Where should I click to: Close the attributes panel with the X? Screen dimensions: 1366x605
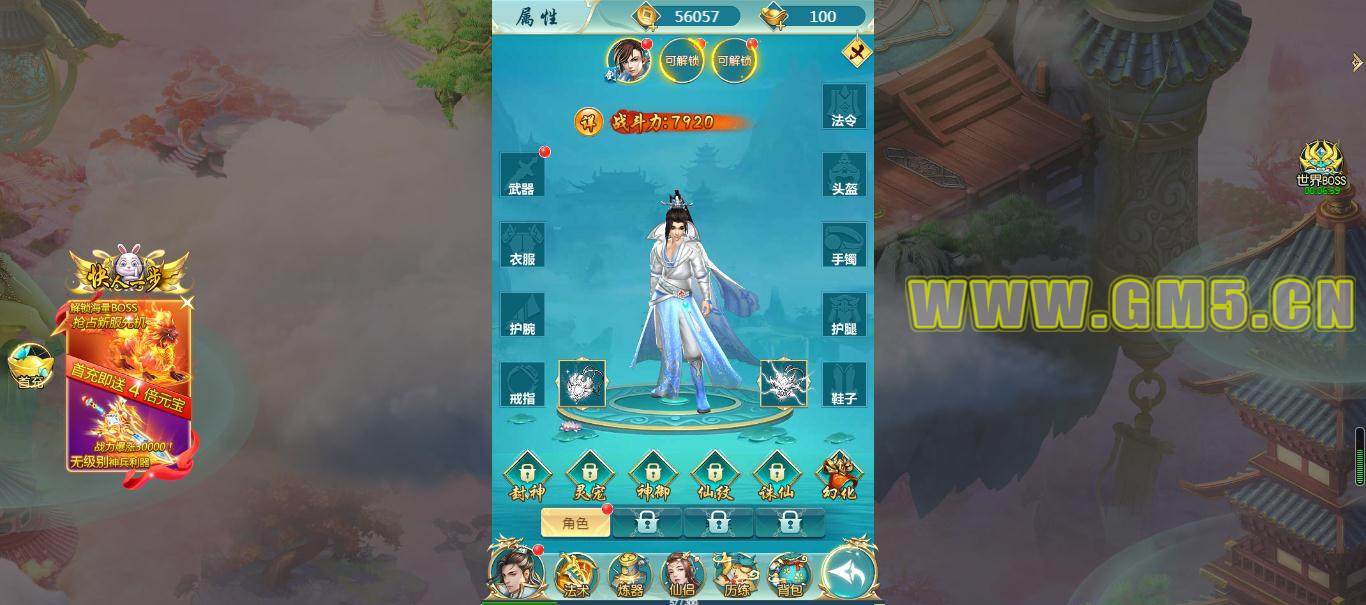(856, 52)
